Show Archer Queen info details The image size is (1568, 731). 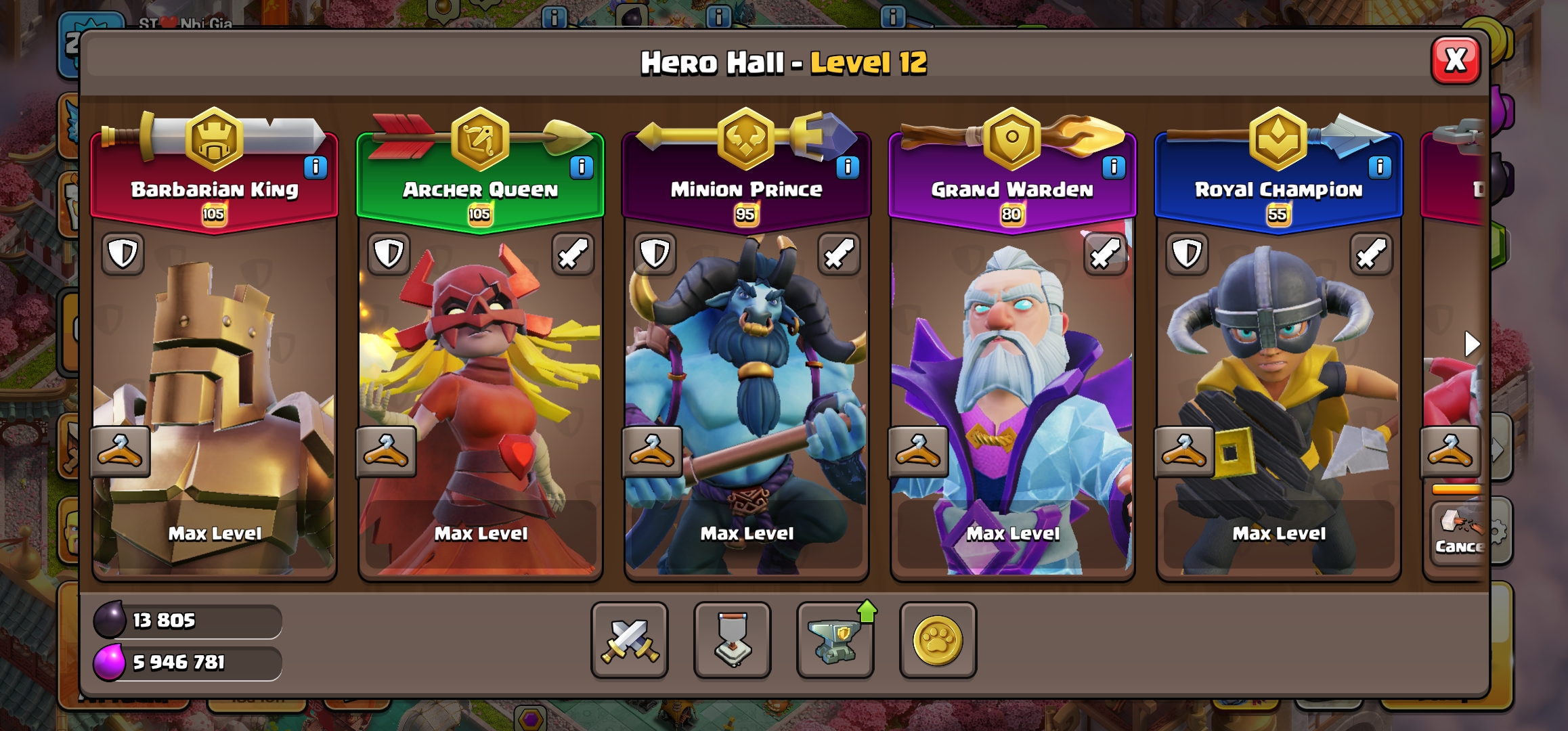582,167
